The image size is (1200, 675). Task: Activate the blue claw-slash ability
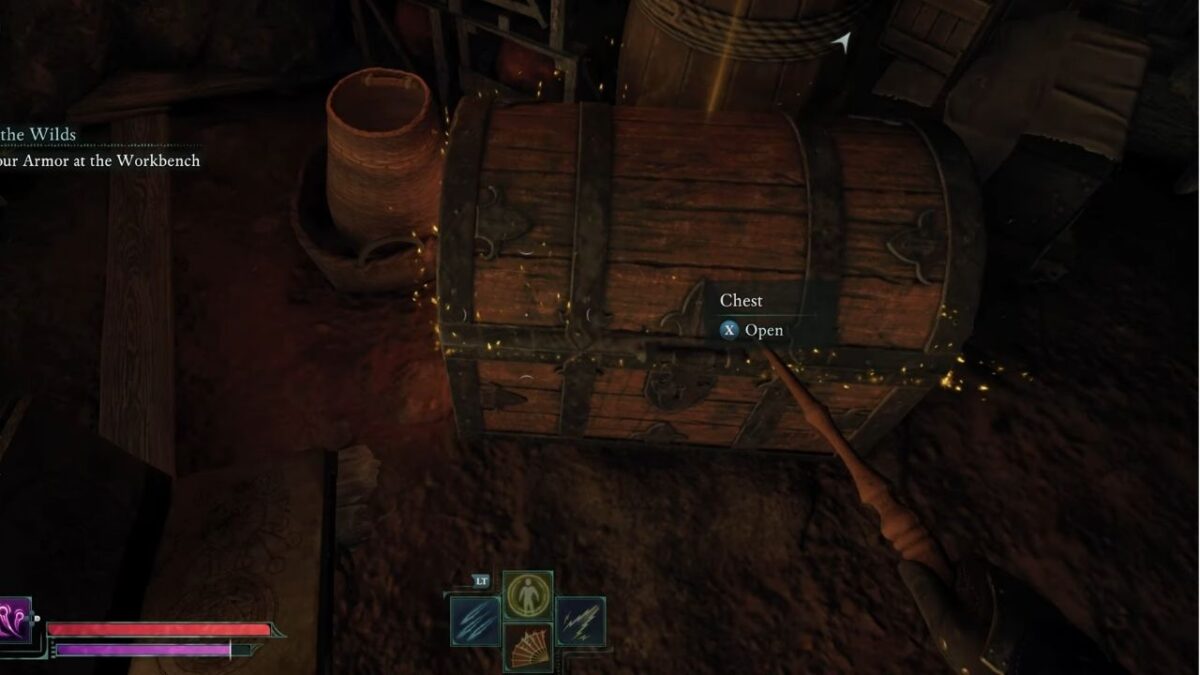[474, 620]
